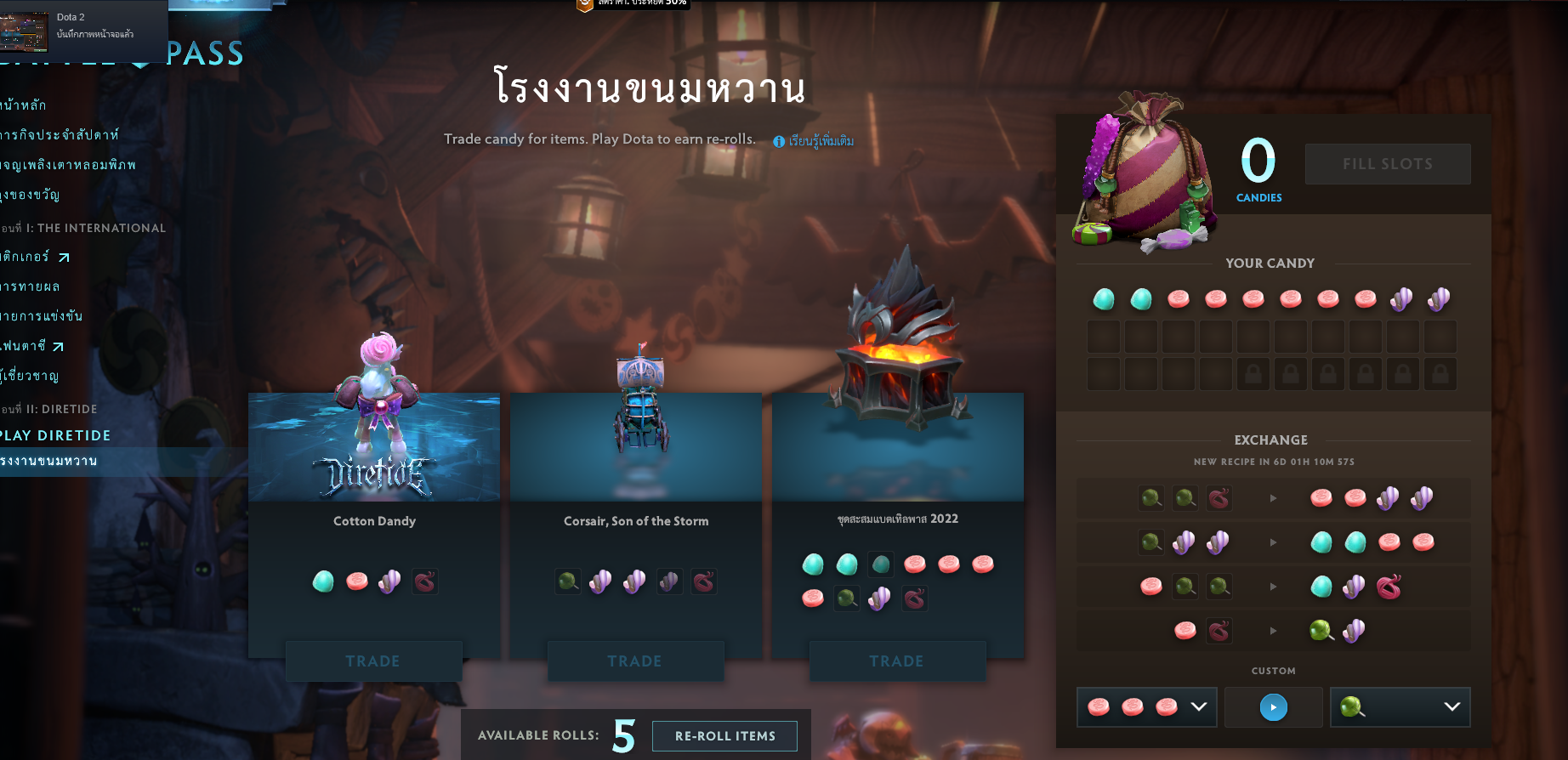The width and height of the screenshot is (1568, 760).
Task: Expand the dropdown showing three pink candies
Action: click(1199, 706)
